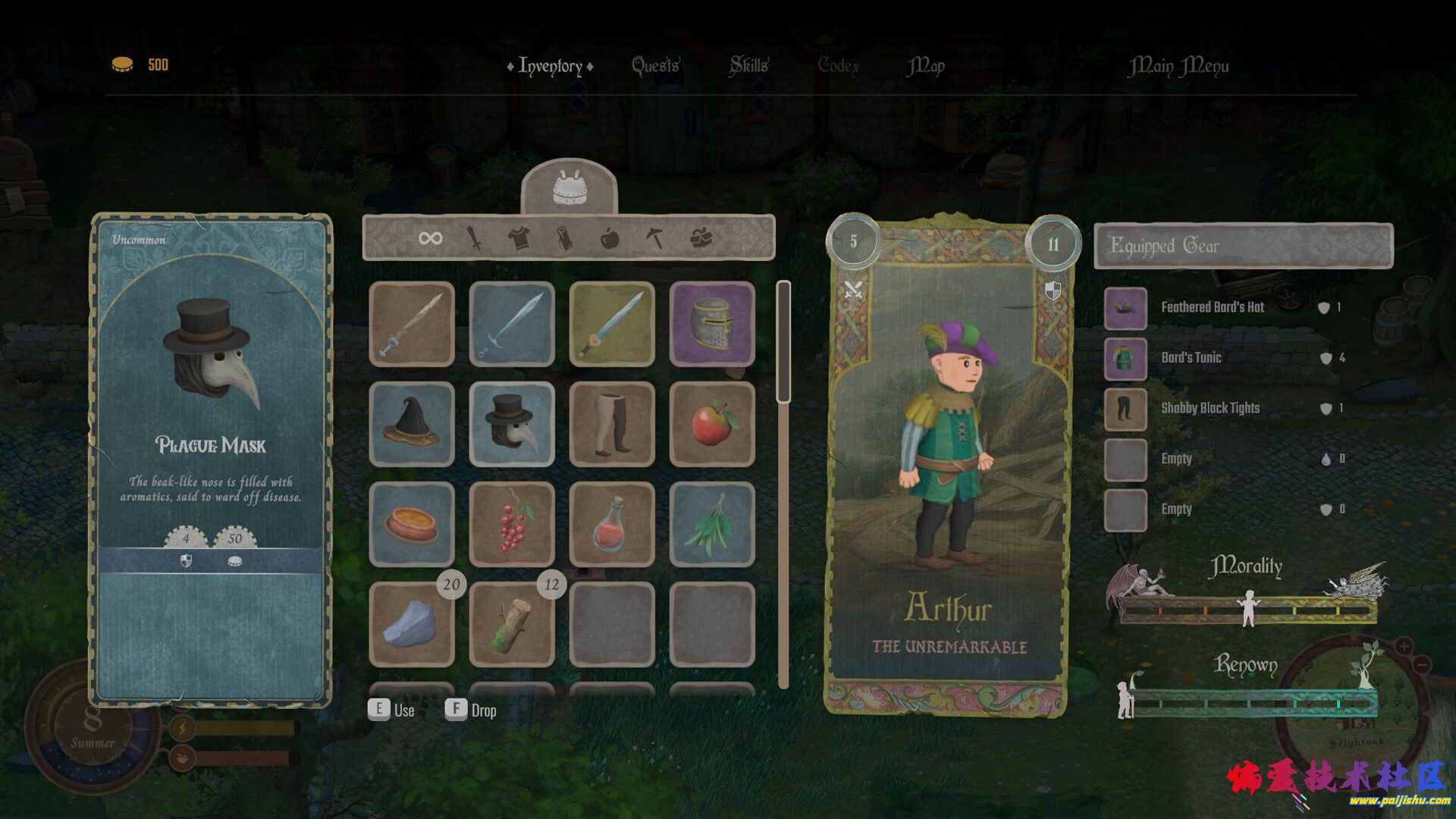This screenshot has width=1456, height=819.
Task: Filter inventory by tools pickaxe icon
Action: [x=654, y=239]
